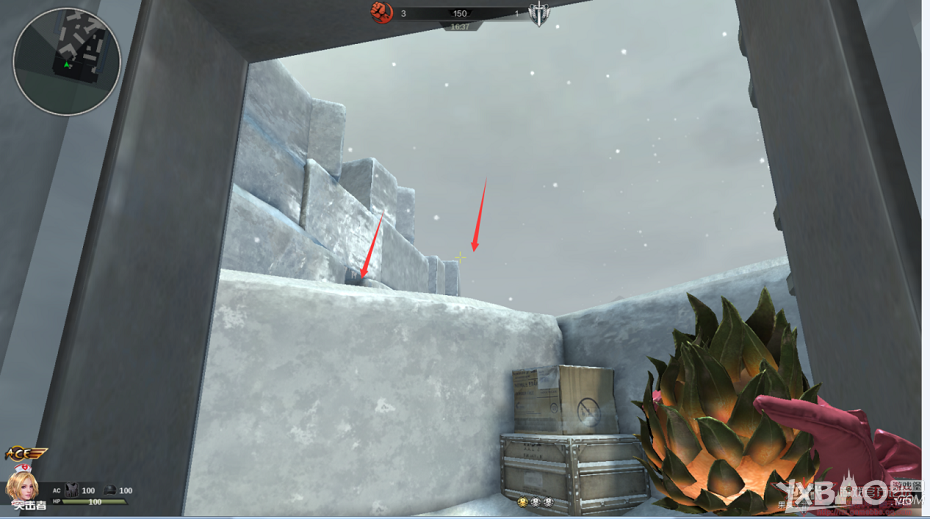Screen dimensions: 930x519
Task: Click the circular minimap radar
Action: pos(67,61)
